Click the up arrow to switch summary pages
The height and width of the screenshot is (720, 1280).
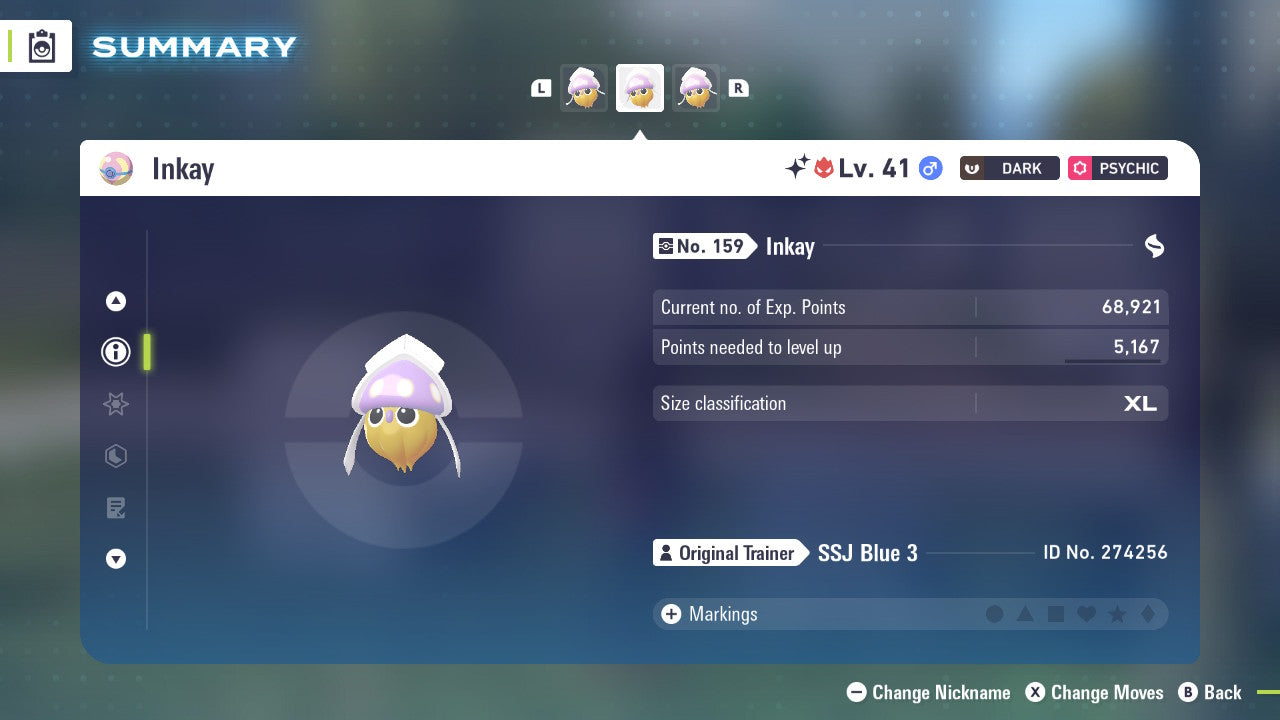[x=115, y=300]
